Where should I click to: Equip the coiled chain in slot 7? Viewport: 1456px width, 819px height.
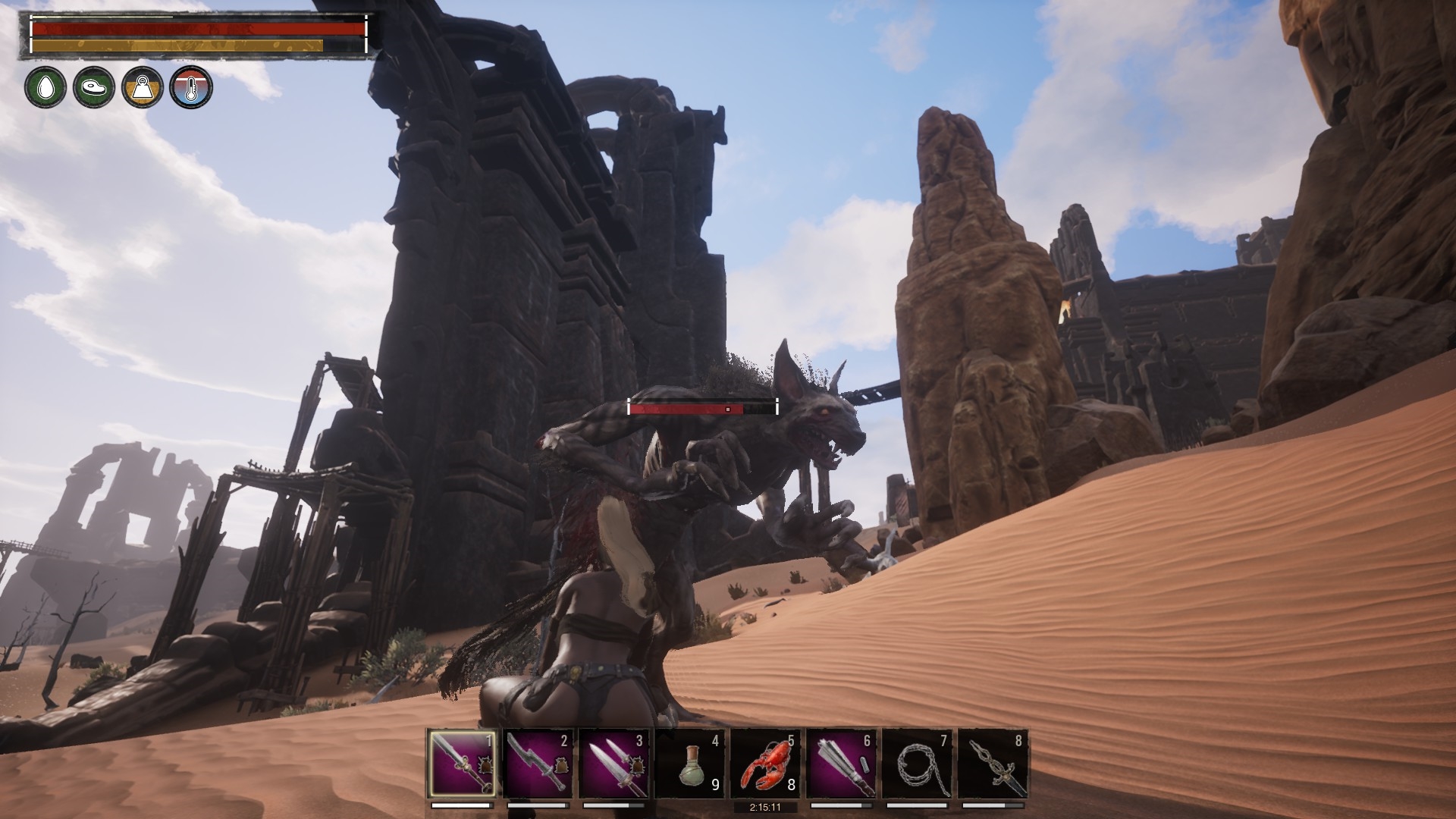tap(917, 764)
